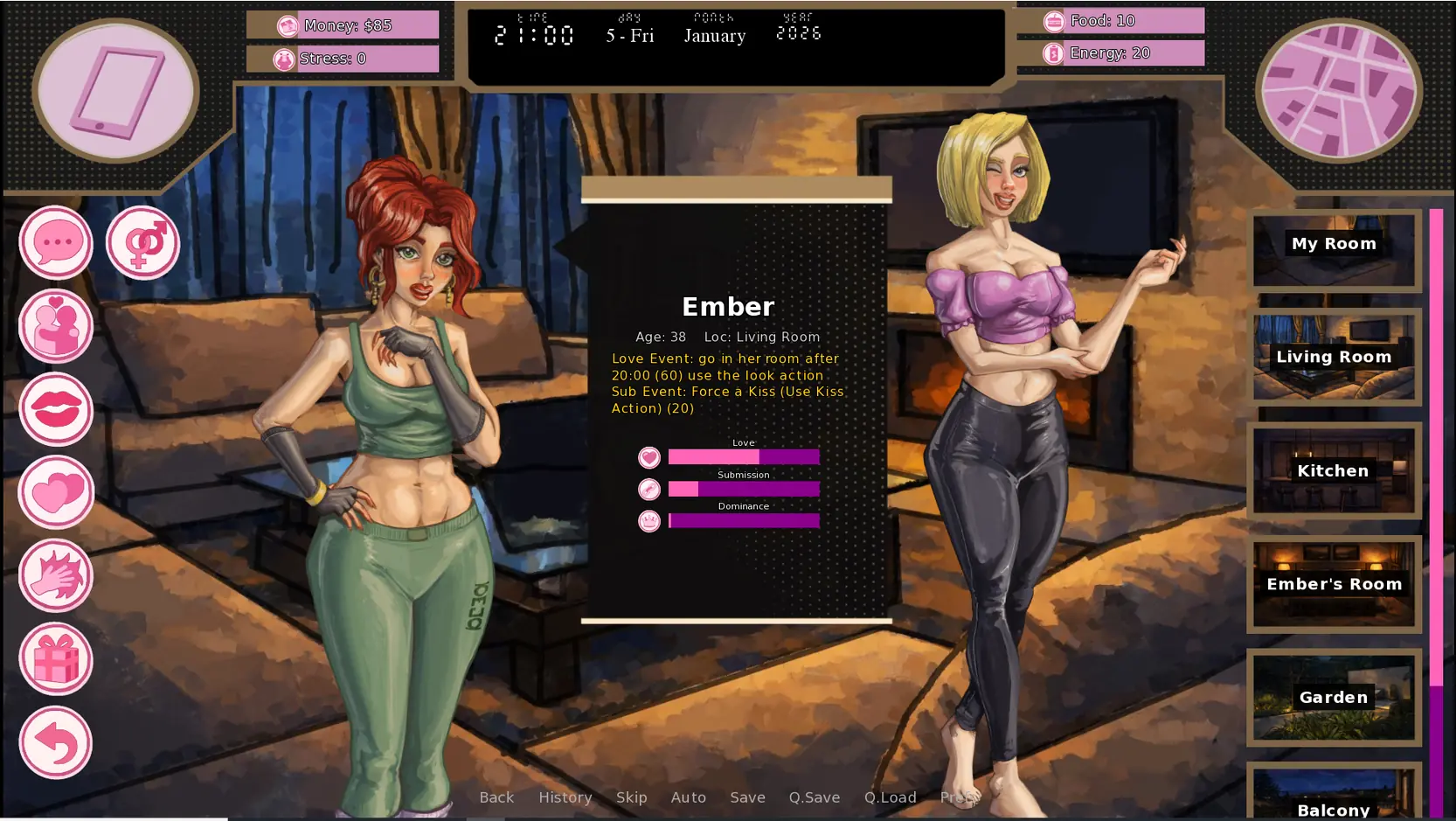Image resolution: width=1456 pixels, height=821 pixels.
Task: Enter Ember's Room
Action: pos(1334,584)
